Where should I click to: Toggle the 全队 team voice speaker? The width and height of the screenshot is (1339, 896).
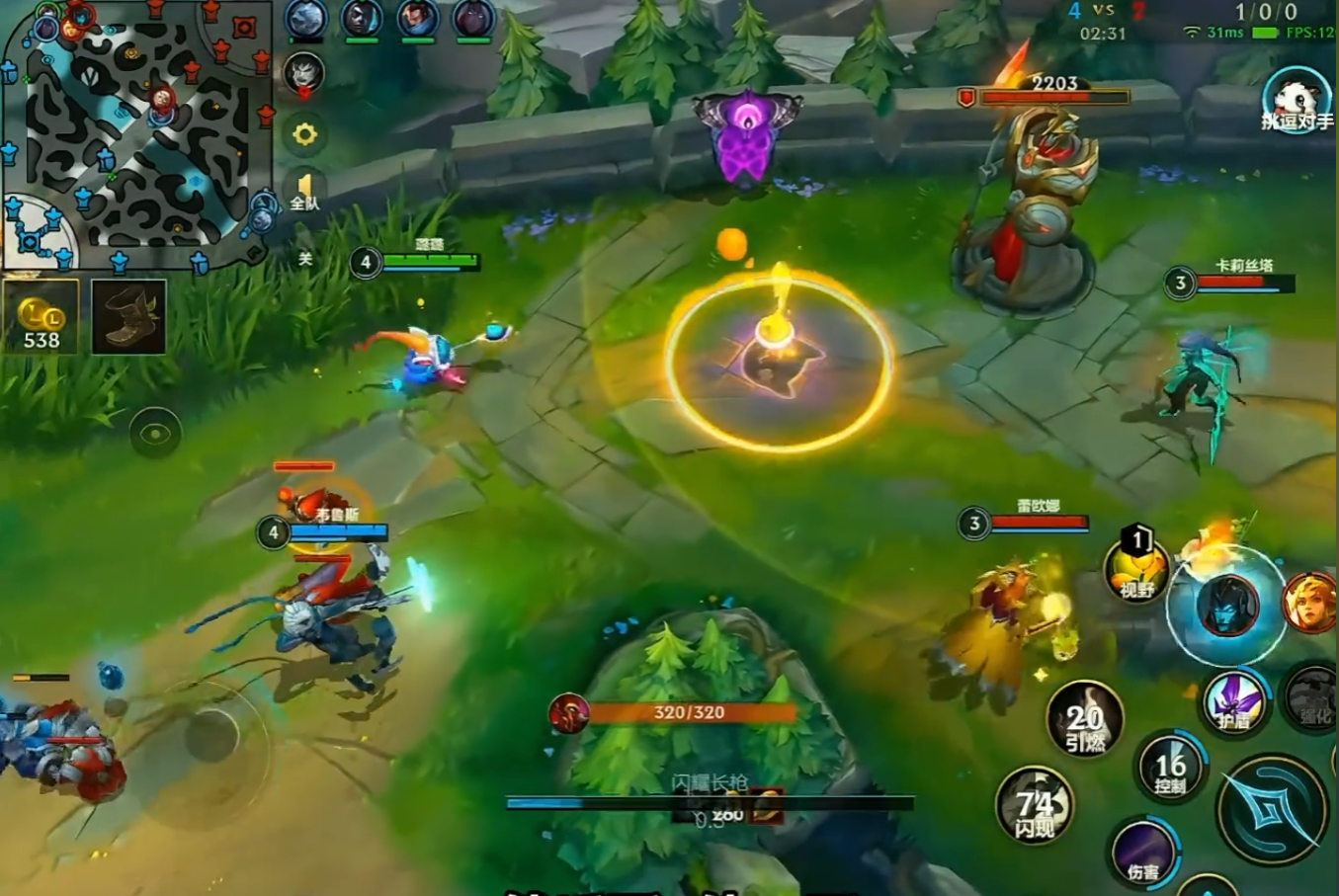point(304,191)
